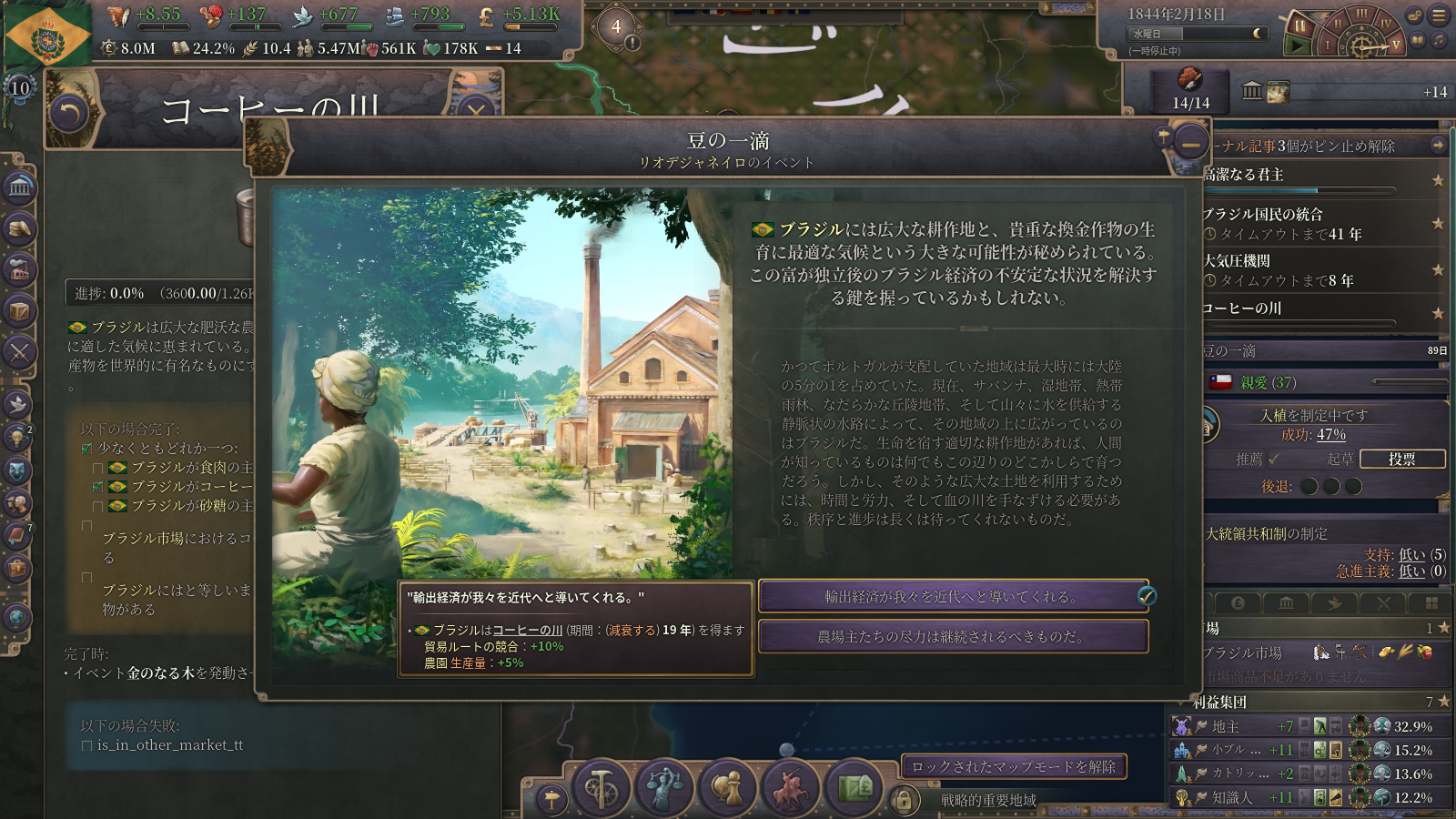Open the cavalry military lens
1456x819 pixels.
click(791, 787)
